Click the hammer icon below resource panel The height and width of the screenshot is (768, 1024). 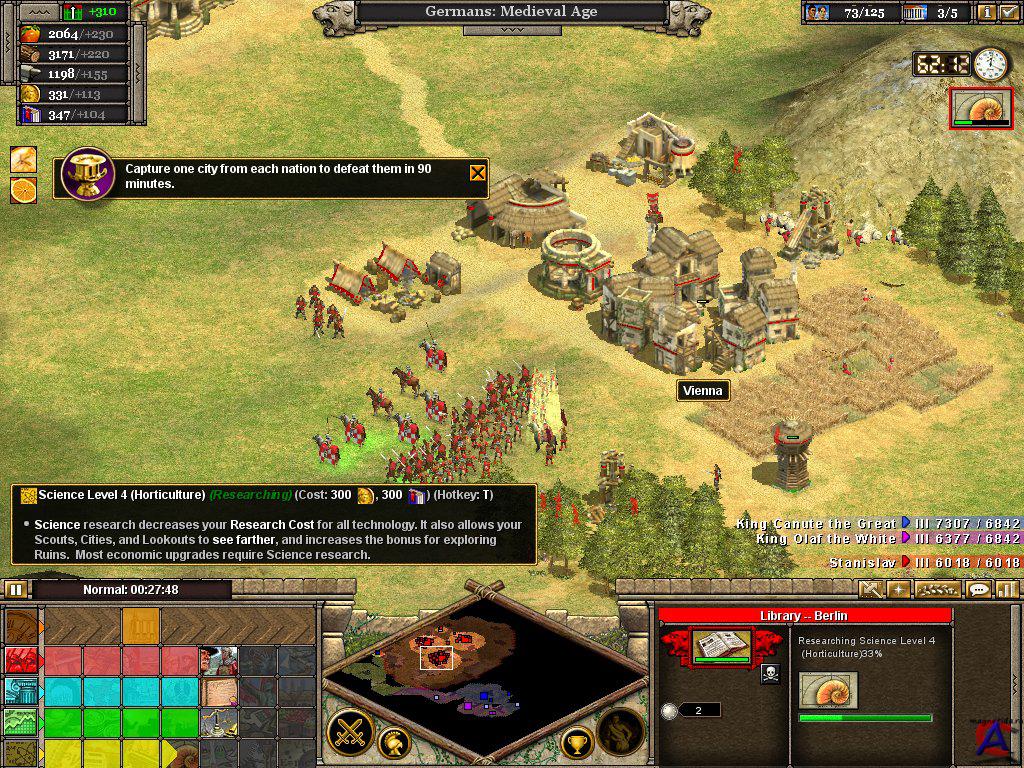coord(23,158)
